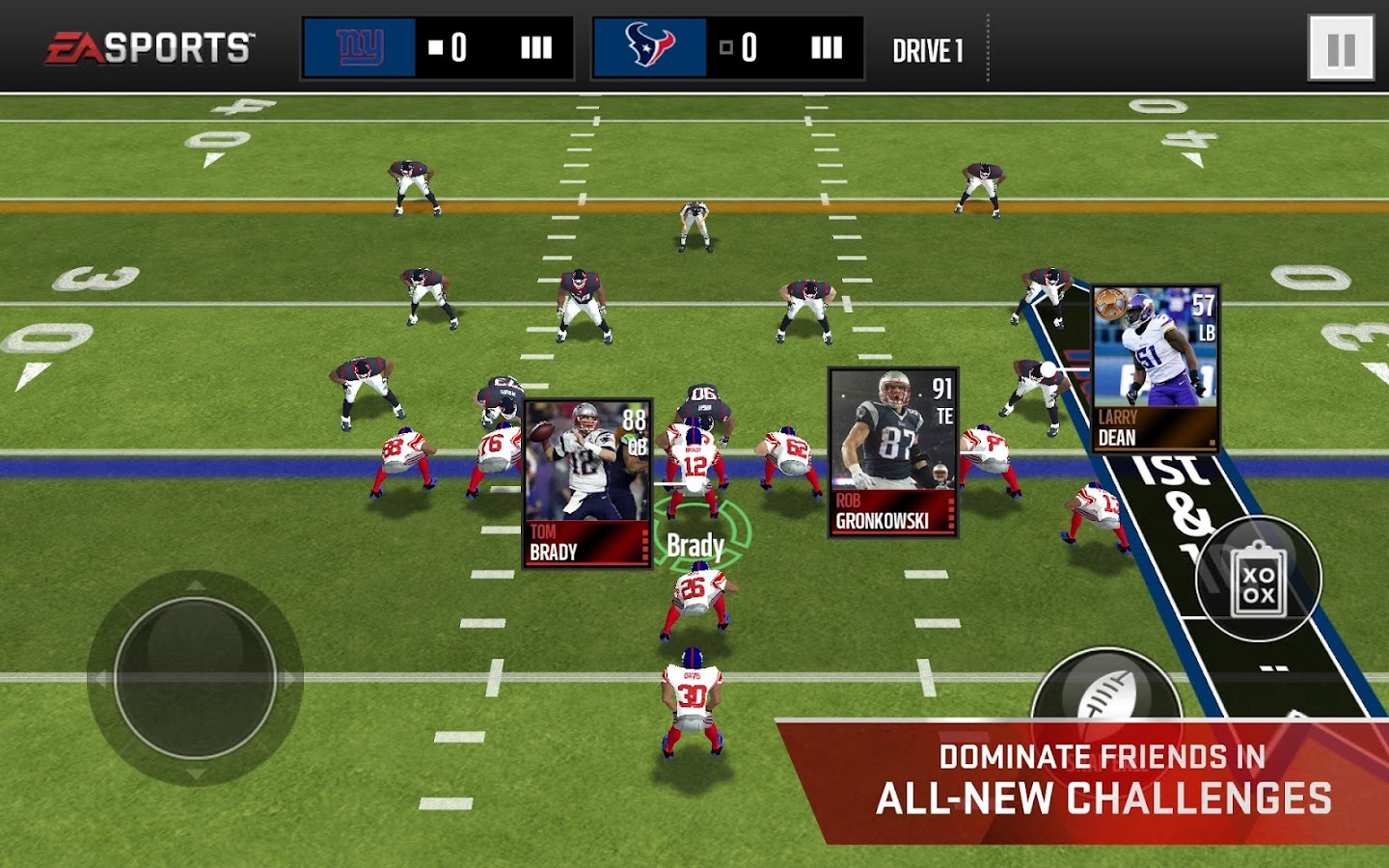The width and height of the screenshot is (1389, 868).
Task: Open the playbook clipboard button
Action: (x=1258, y=579)
